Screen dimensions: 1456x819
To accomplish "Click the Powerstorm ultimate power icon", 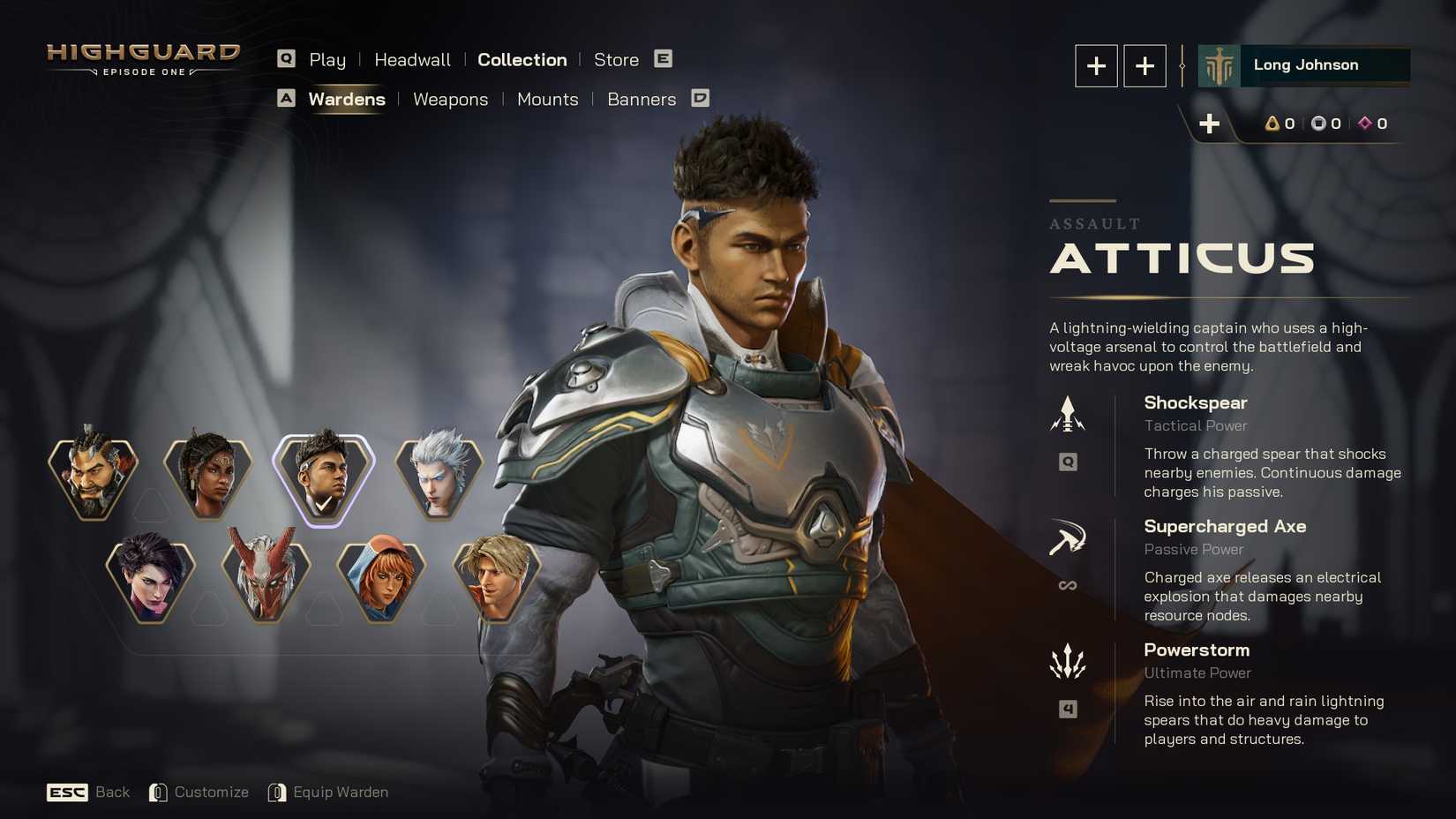I will coord(1068,662).
